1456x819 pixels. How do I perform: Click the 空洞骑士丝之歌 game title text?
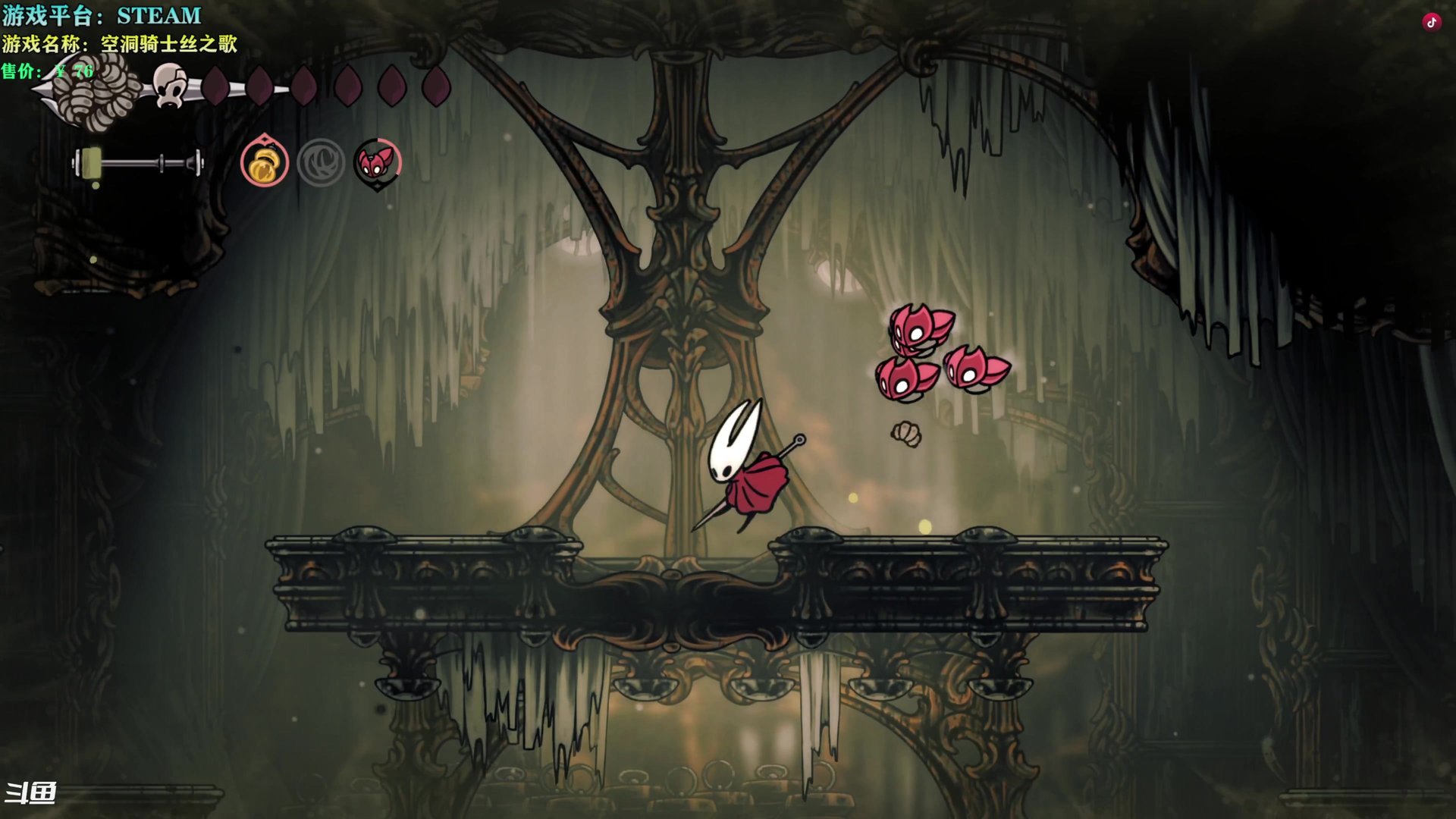[168, 45]
